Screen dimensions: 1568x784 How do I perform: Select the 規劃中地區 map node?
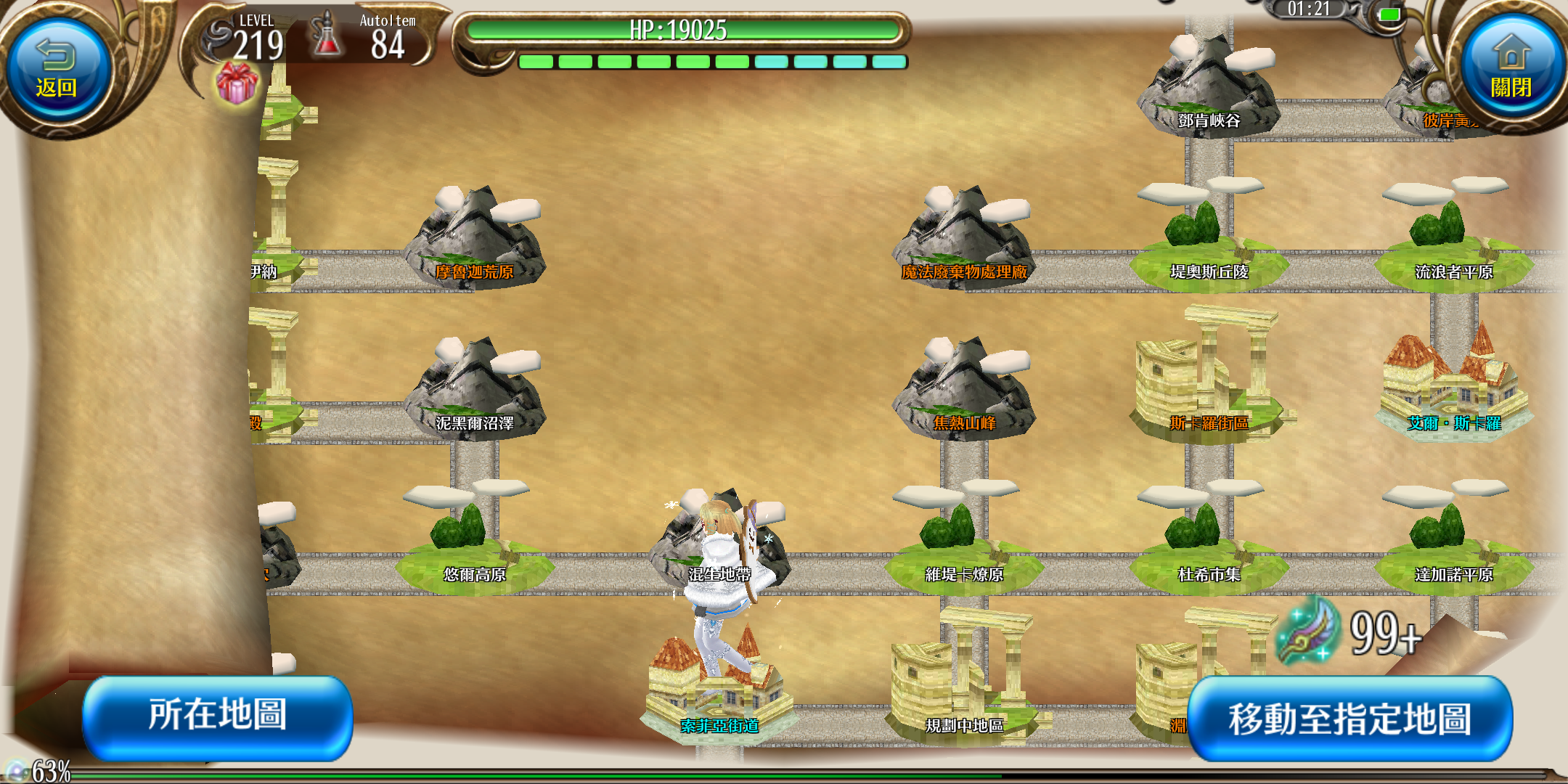coord(964,690)
